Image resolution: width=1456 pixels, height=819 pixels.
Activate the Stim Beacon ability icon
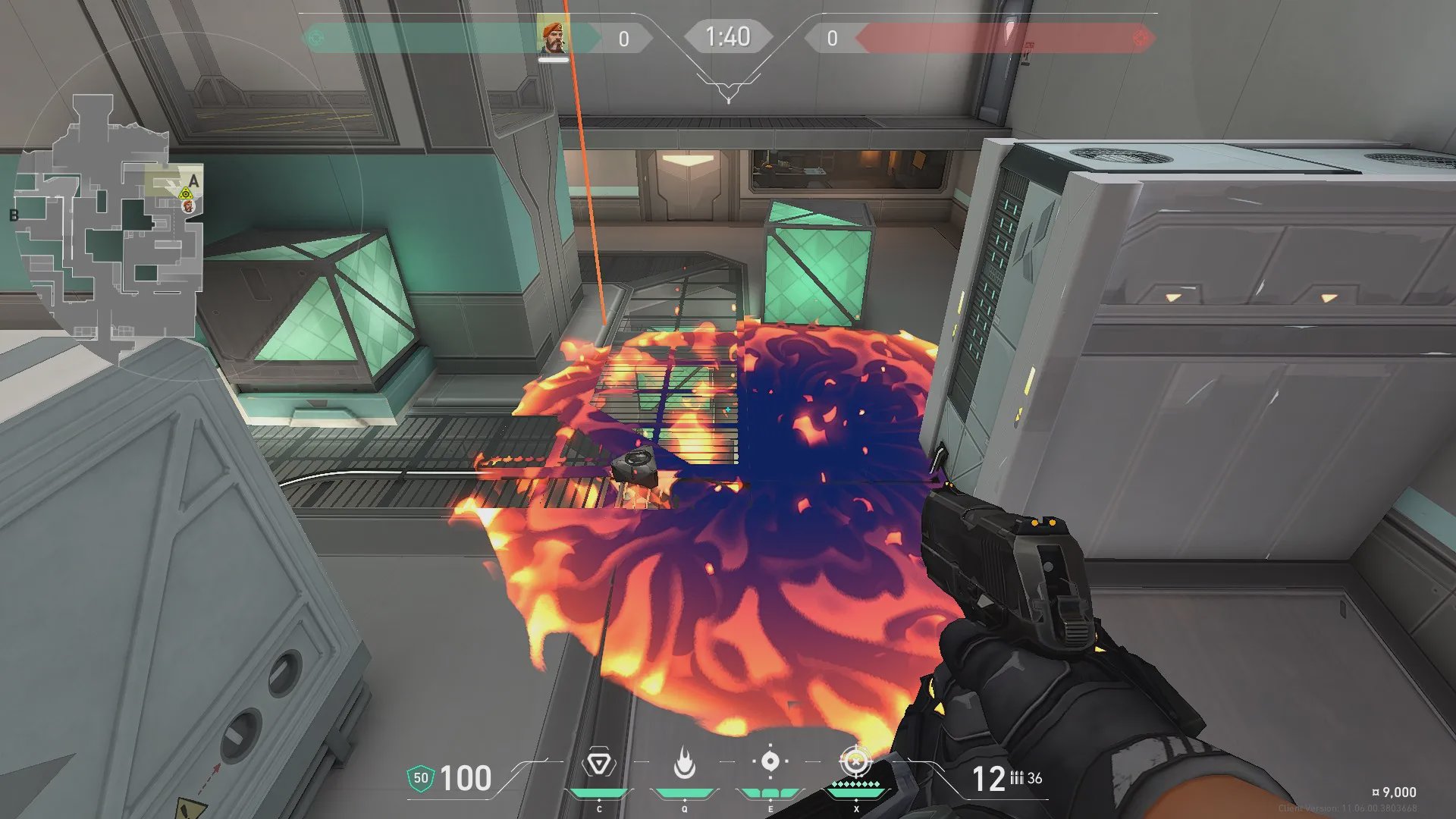pyautogui.click(x=598, y=762)
